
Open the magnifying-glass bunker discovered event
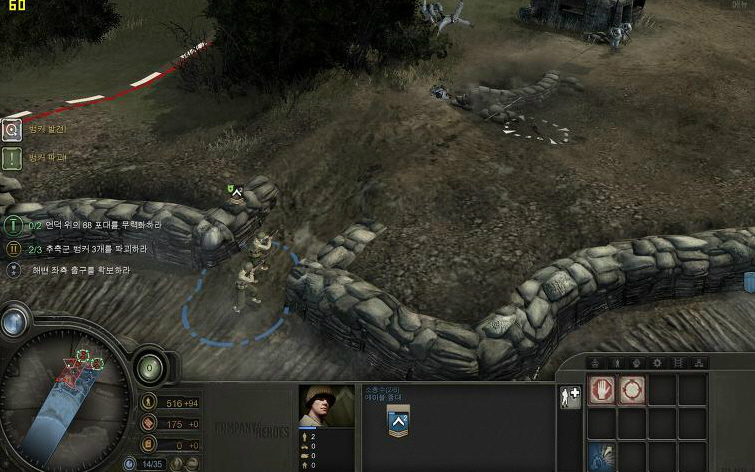(12, 129)
